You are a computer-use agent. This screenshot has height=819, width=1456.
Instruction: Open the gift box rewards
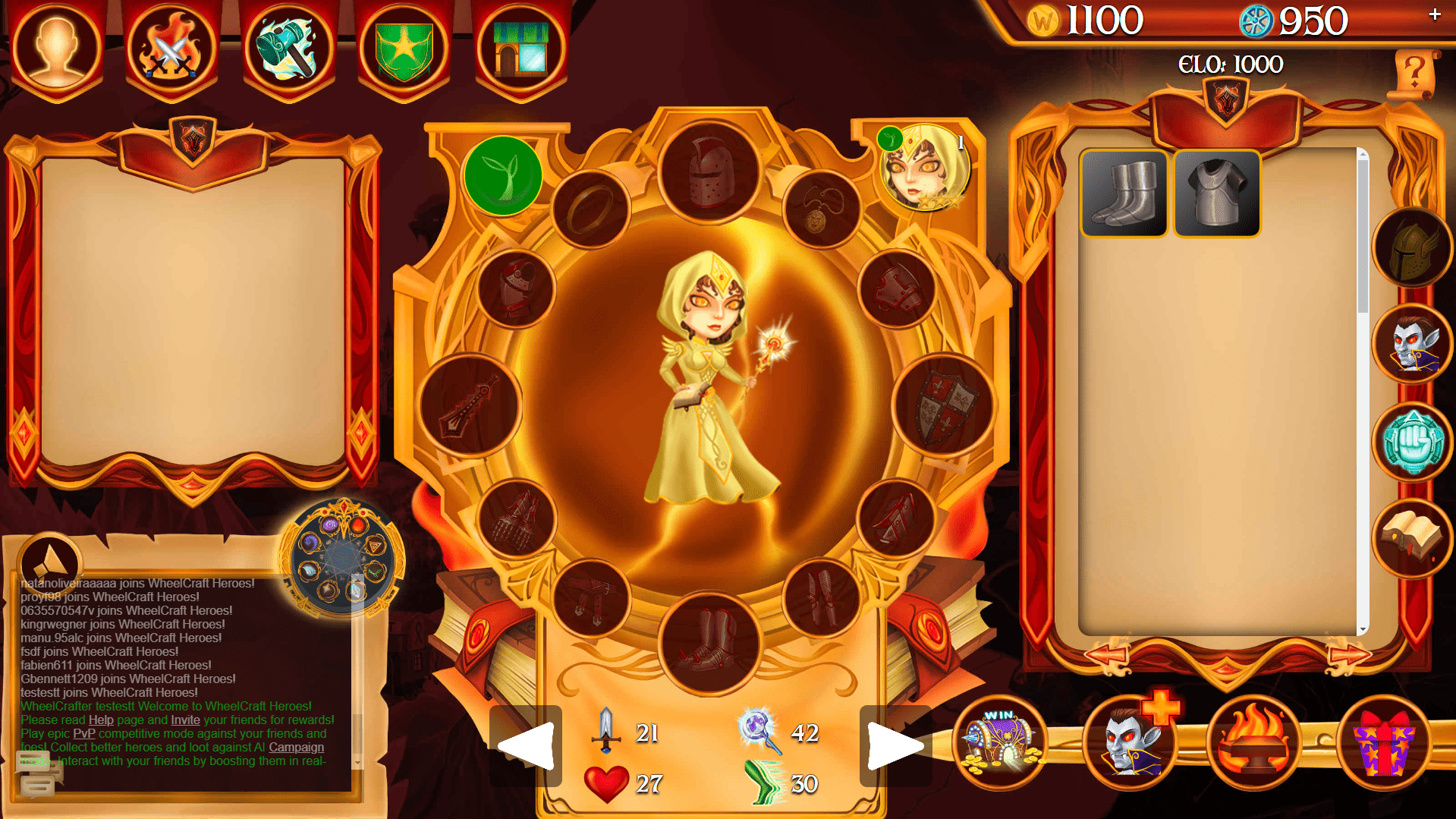(x=1383, y=741)
